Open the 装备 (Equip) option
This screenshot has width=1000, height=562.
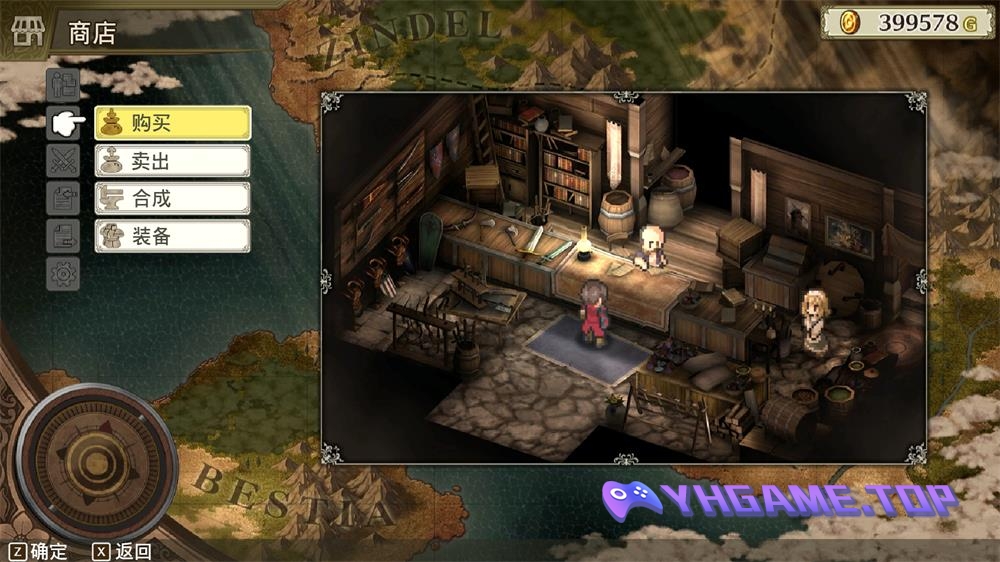[x=172, y=236]
